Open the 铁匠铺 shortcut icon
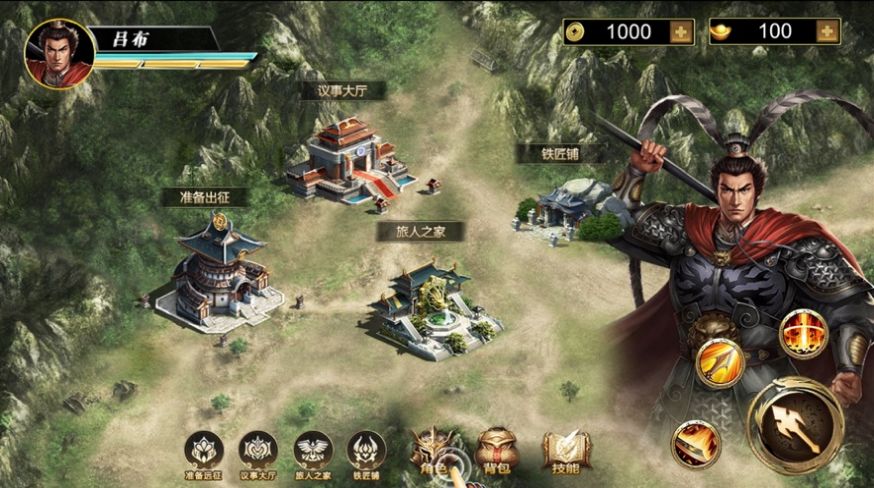Image resolution: width=874 pixels, height=488 pixels. [x=366, y=451]
